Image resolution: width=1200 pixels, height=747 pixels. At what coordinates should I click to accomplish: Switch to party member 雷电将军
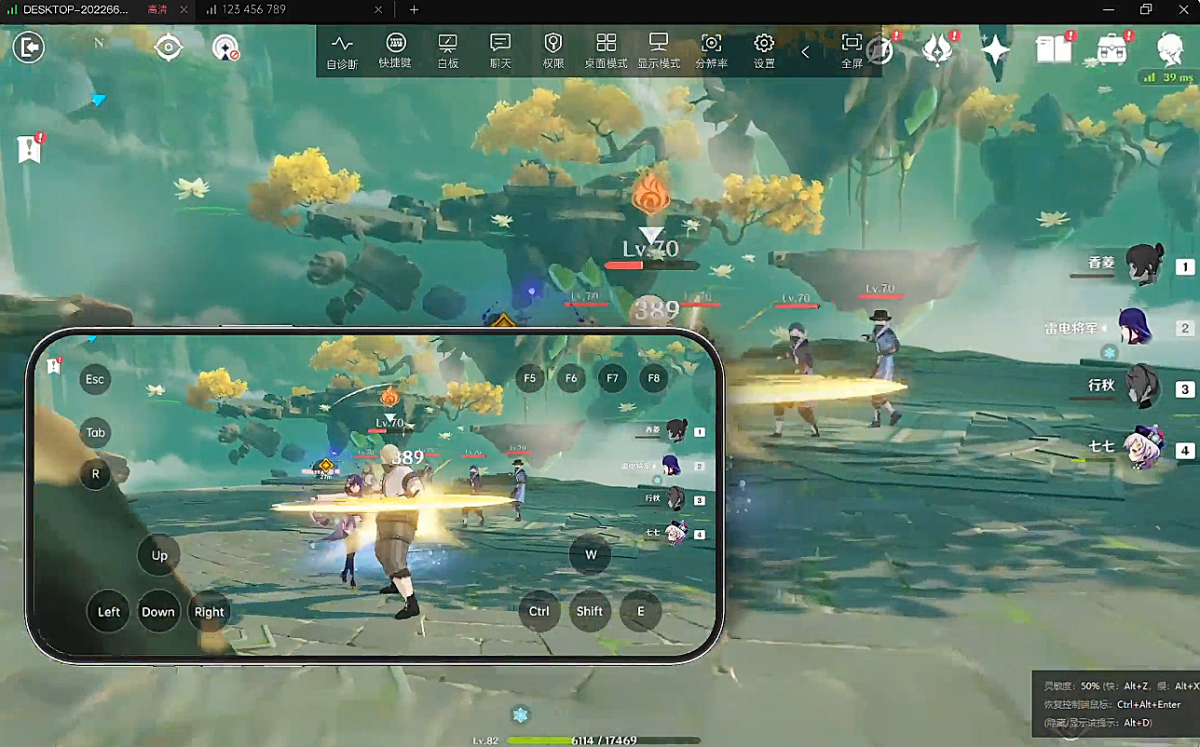pyautogui.click(x=1138, y=327)
